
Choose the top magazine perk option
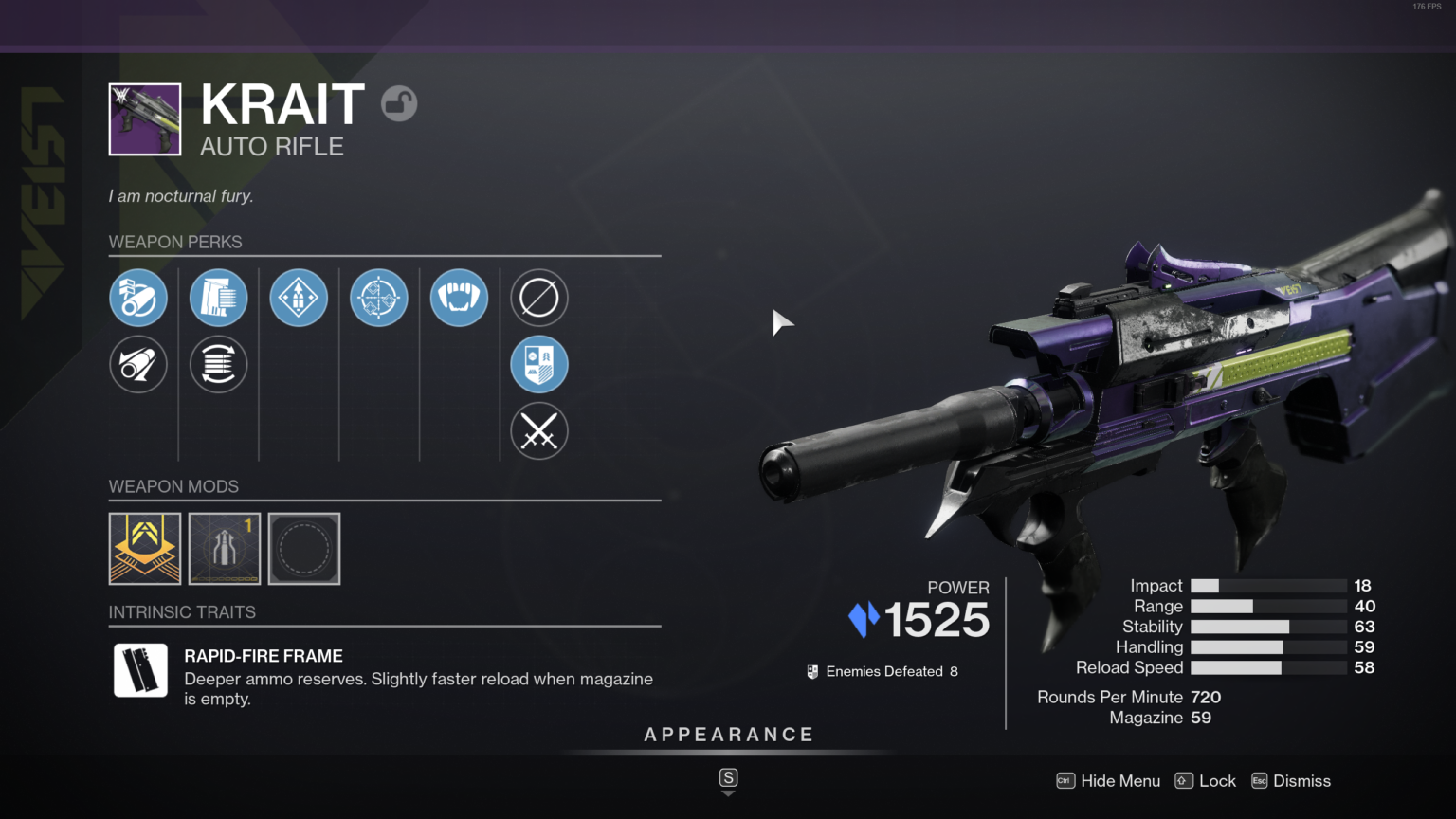coord(218,298)
